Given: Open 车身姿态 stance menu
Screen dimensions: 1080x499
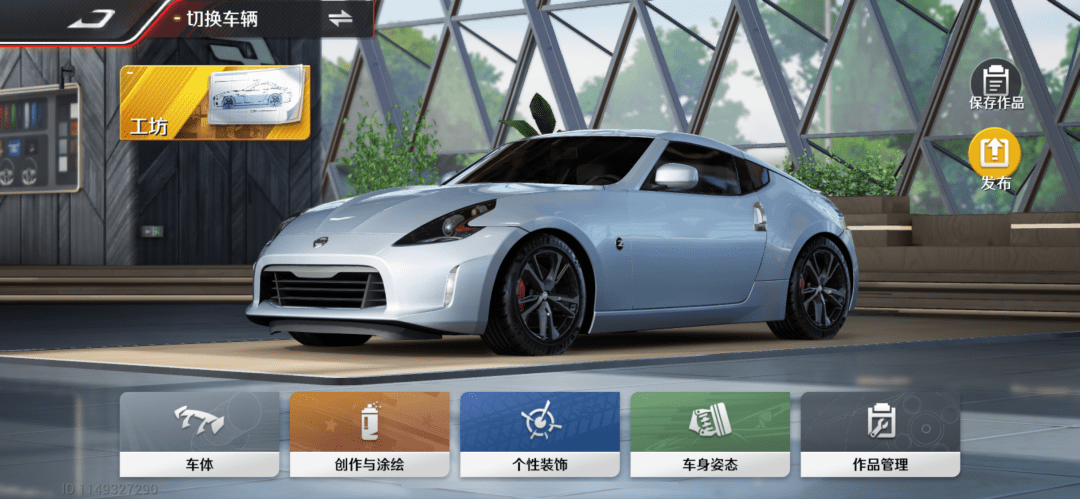Looking at the screenshot, I should tap(710, 434).
